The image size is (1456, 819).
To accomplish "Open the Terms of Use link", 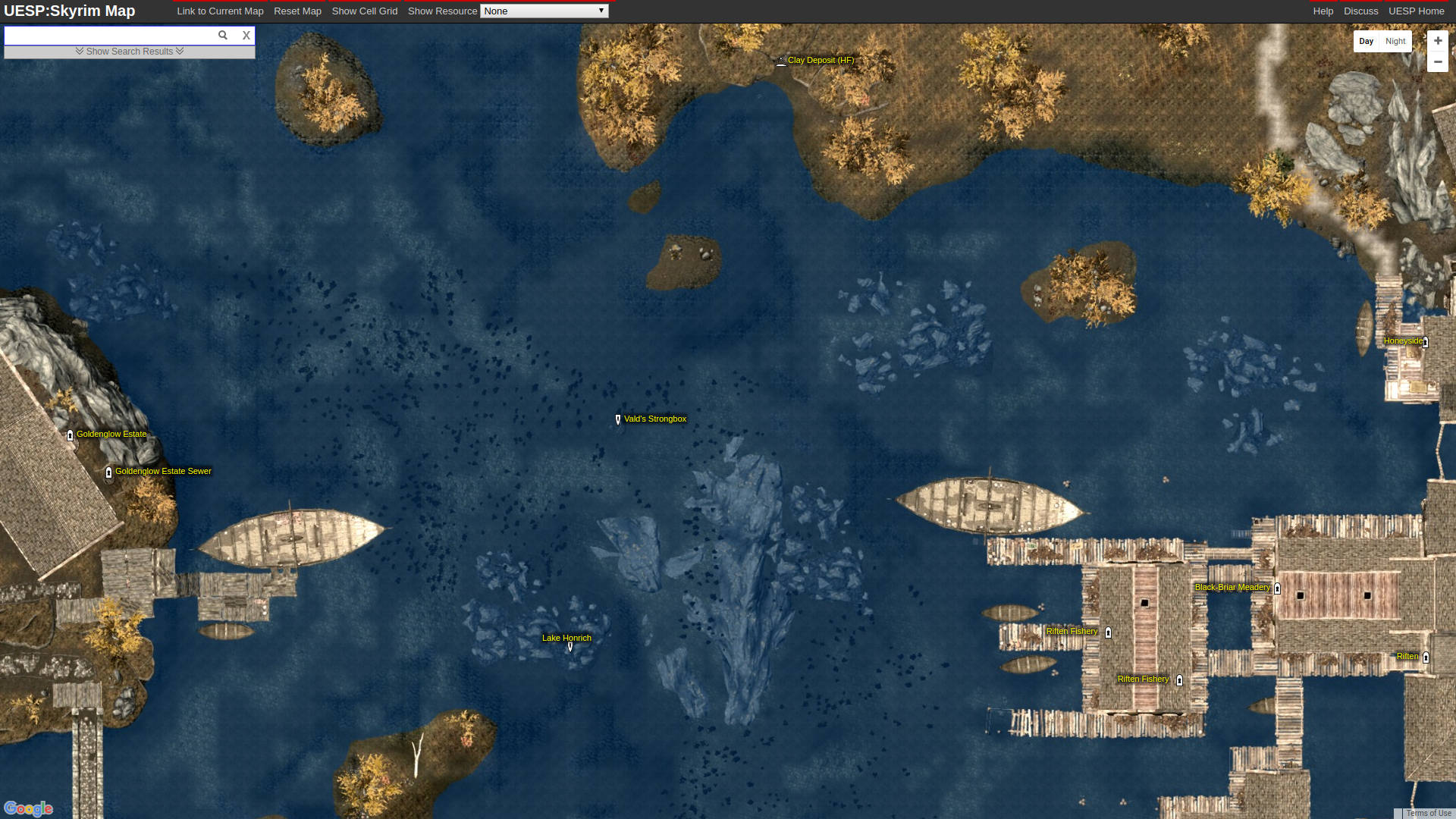I will click(1429, 814).
